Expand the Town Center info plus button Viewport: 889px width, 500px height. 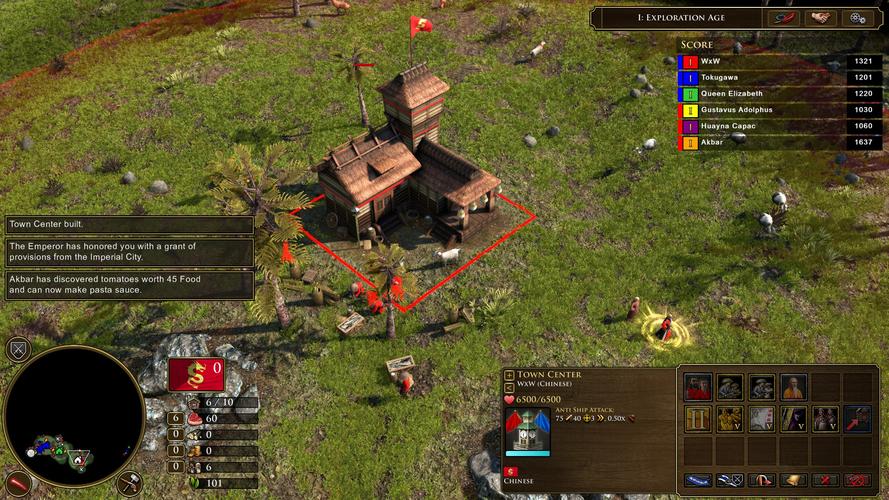[x=510, y=374]
